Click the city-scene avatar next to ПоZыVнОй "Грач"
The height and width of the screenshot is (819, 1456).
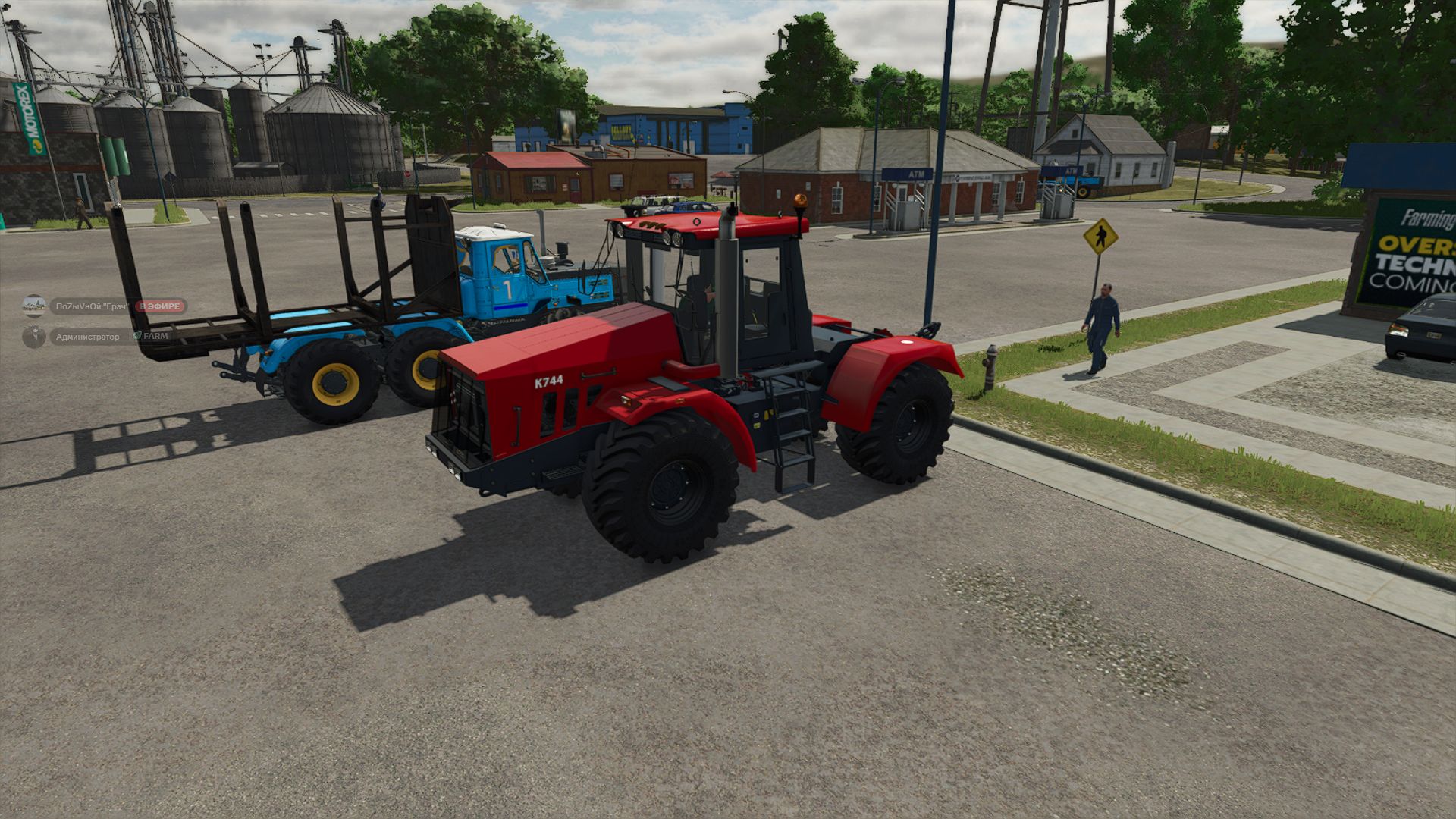pos(33,306)
